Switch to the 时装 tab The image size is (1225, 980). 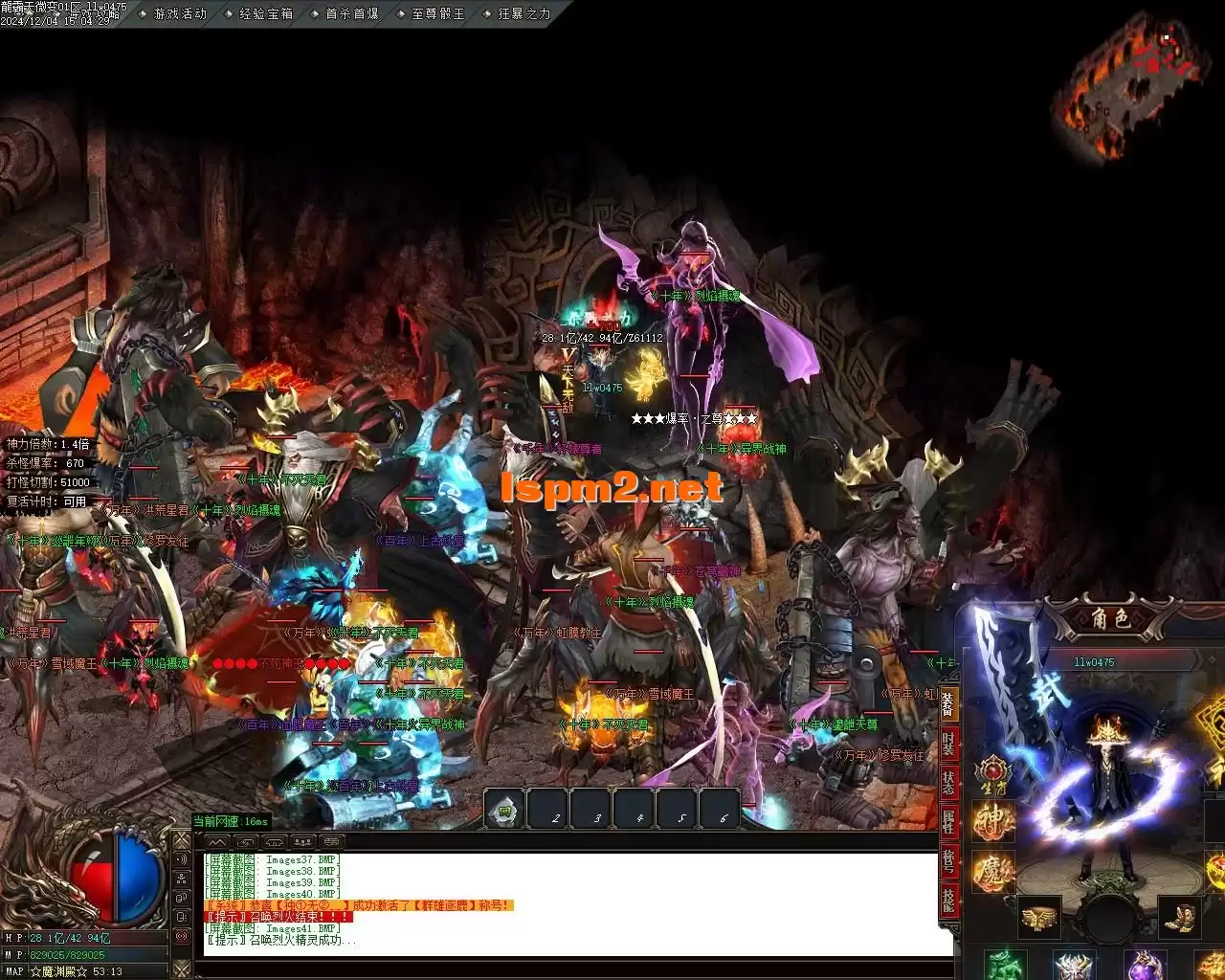[947, 744]
